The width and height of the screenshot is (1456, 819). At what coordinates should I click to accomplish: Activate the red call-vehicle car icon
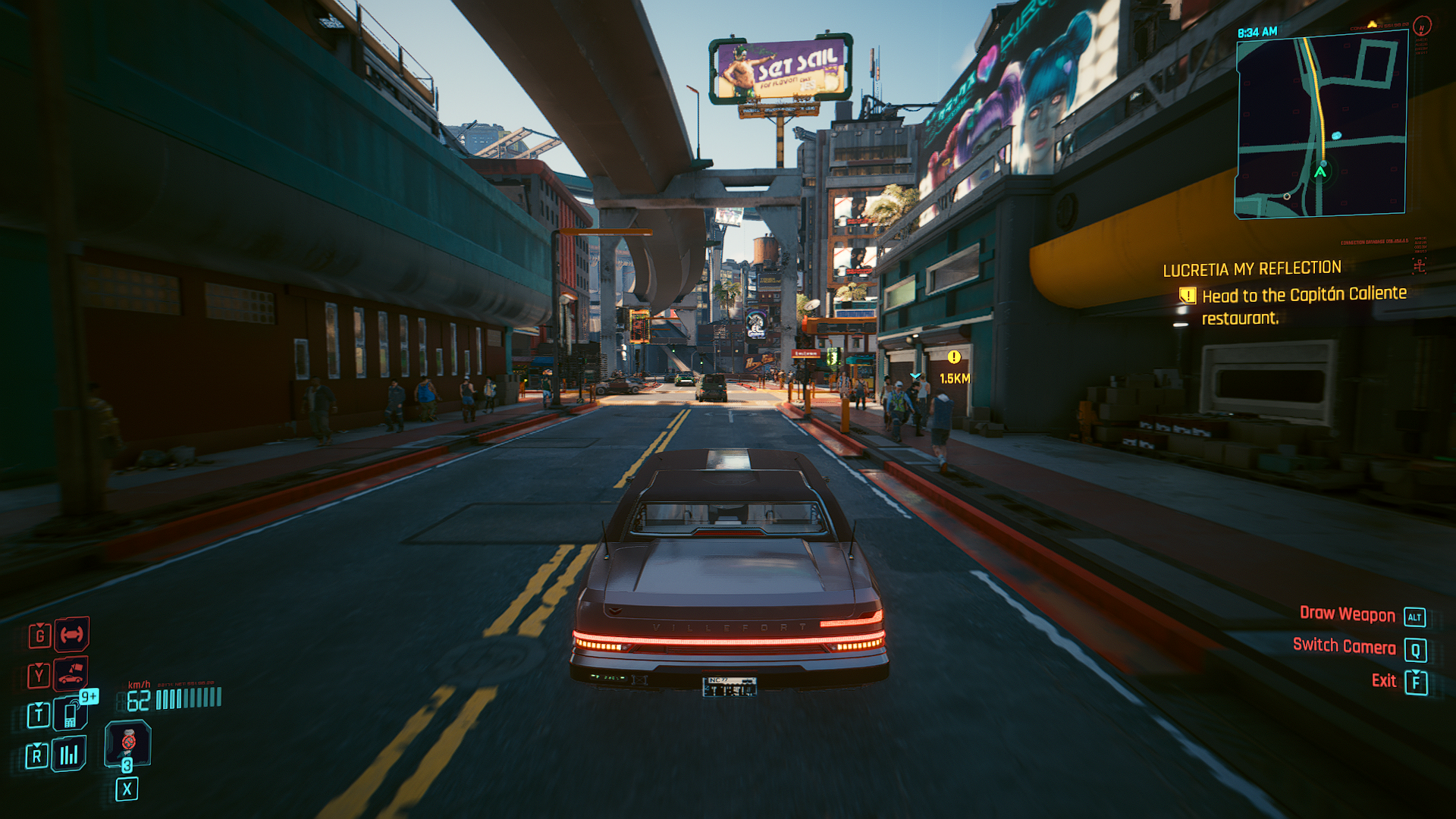[x=71, y=673]
